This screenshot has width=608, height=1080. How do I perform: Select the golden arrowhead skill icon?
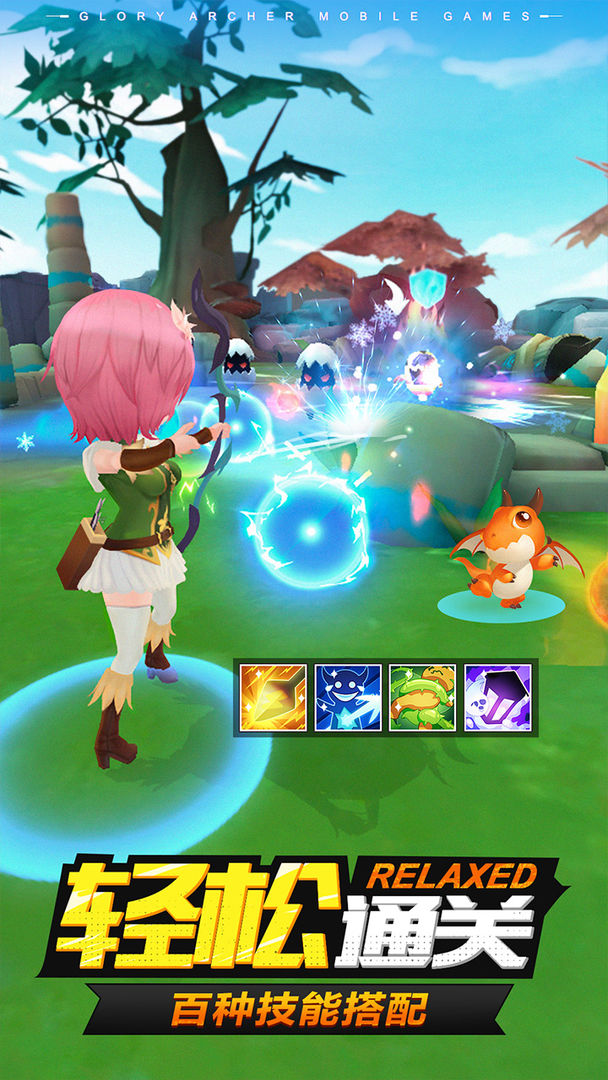pos(273,697)
